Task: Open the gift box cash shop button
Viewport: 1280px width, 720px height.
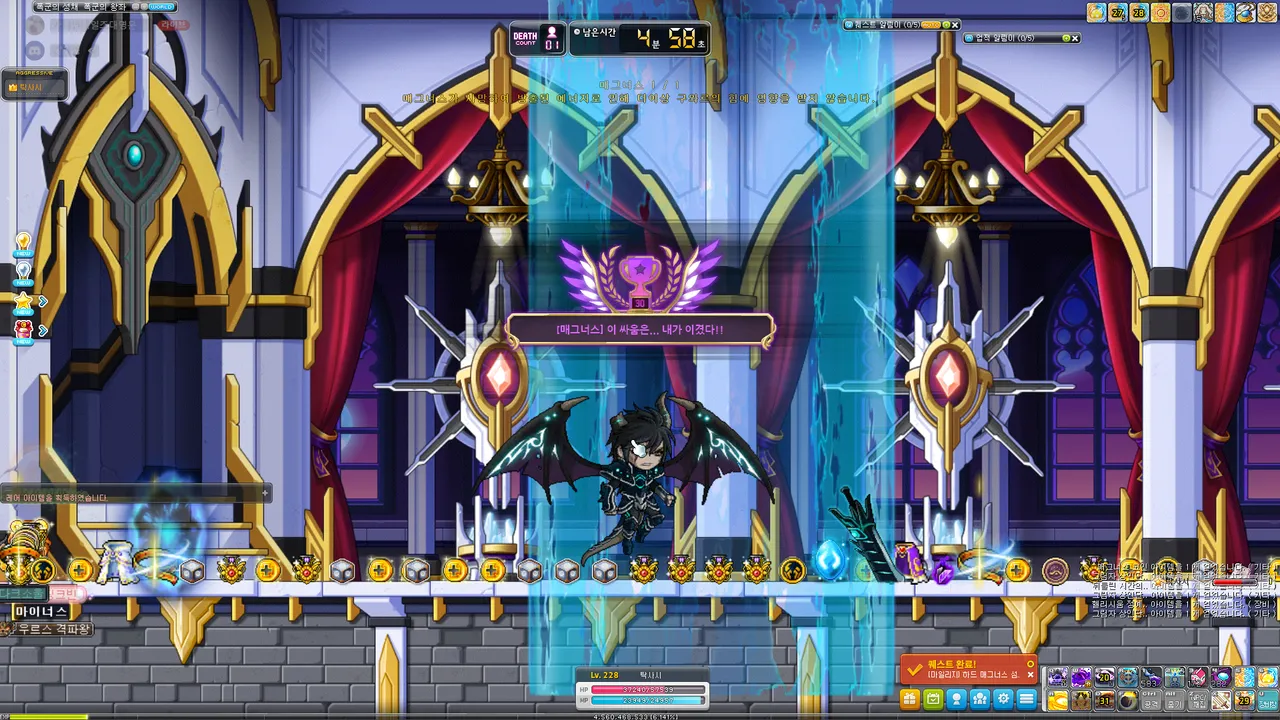Action: 910,699
